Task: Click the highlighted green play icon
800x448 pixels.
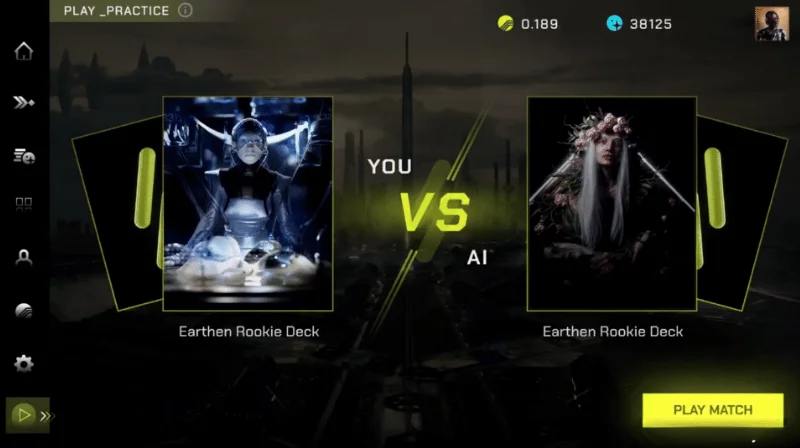Action: tap(22, 414)
